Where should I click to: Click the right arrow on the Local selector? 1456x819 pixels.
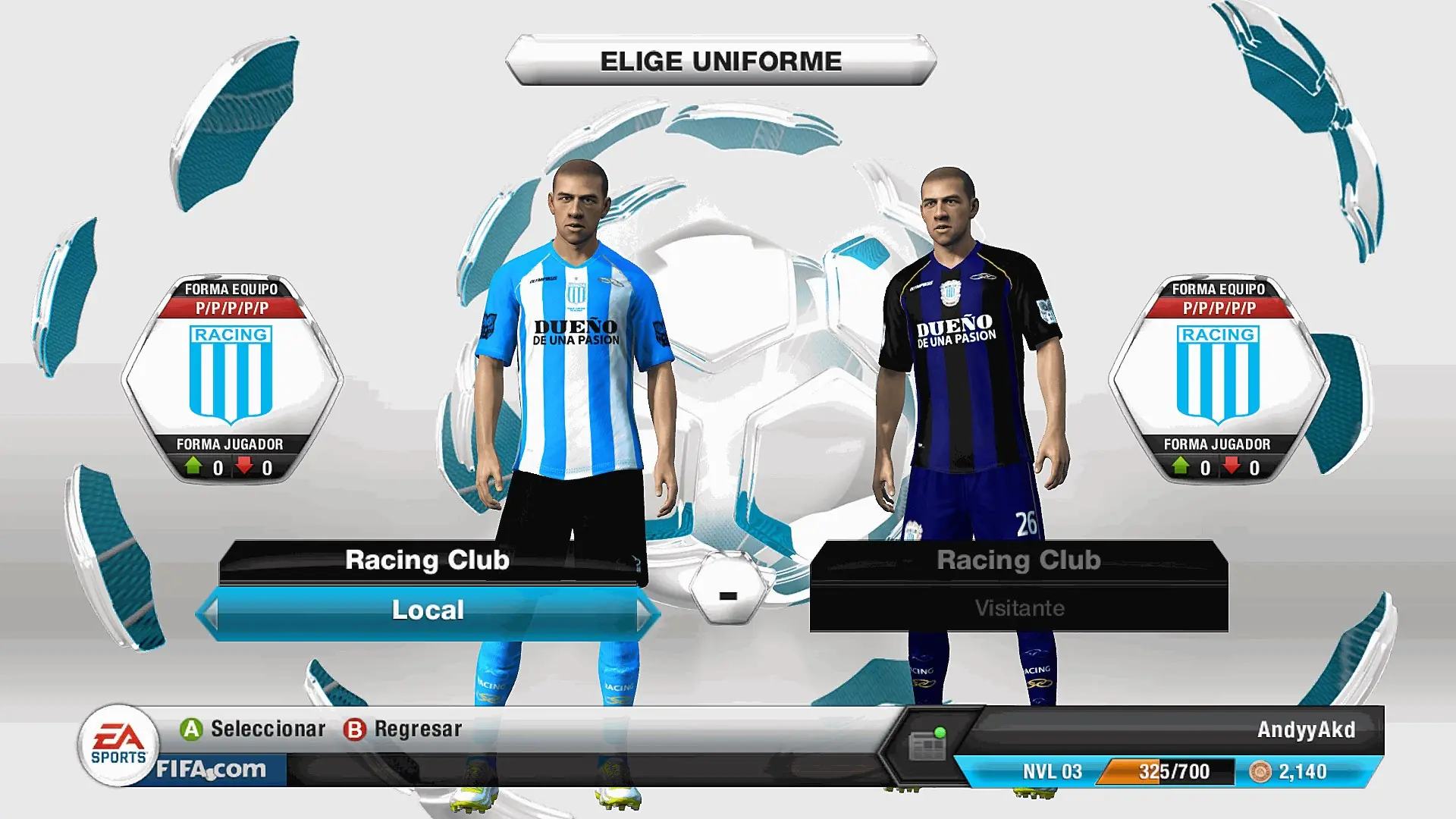[x=645, y=613]
